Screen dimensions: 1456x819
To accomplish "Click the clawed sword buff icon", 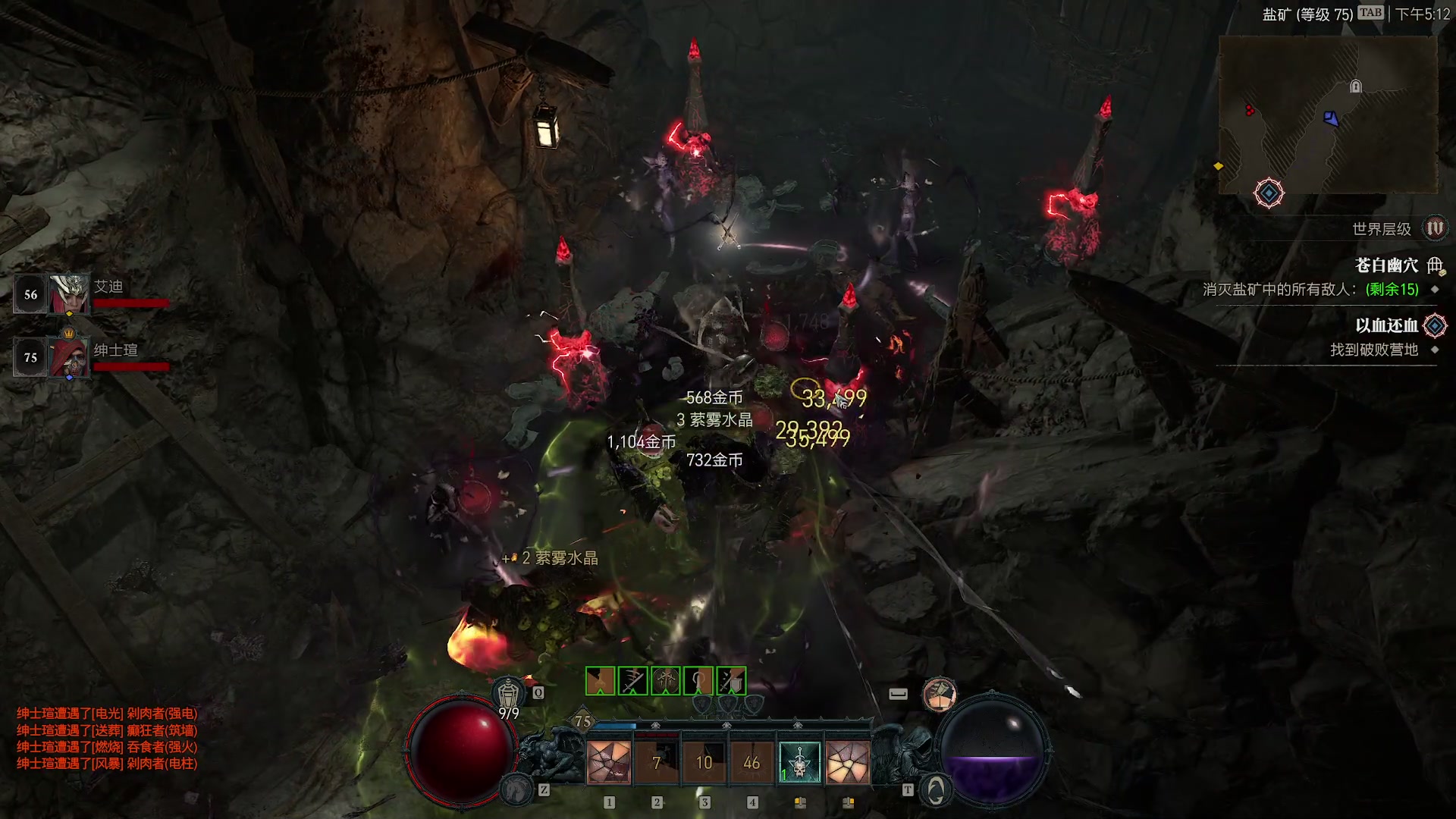I will pyautogui.click(x=632, y=681).
